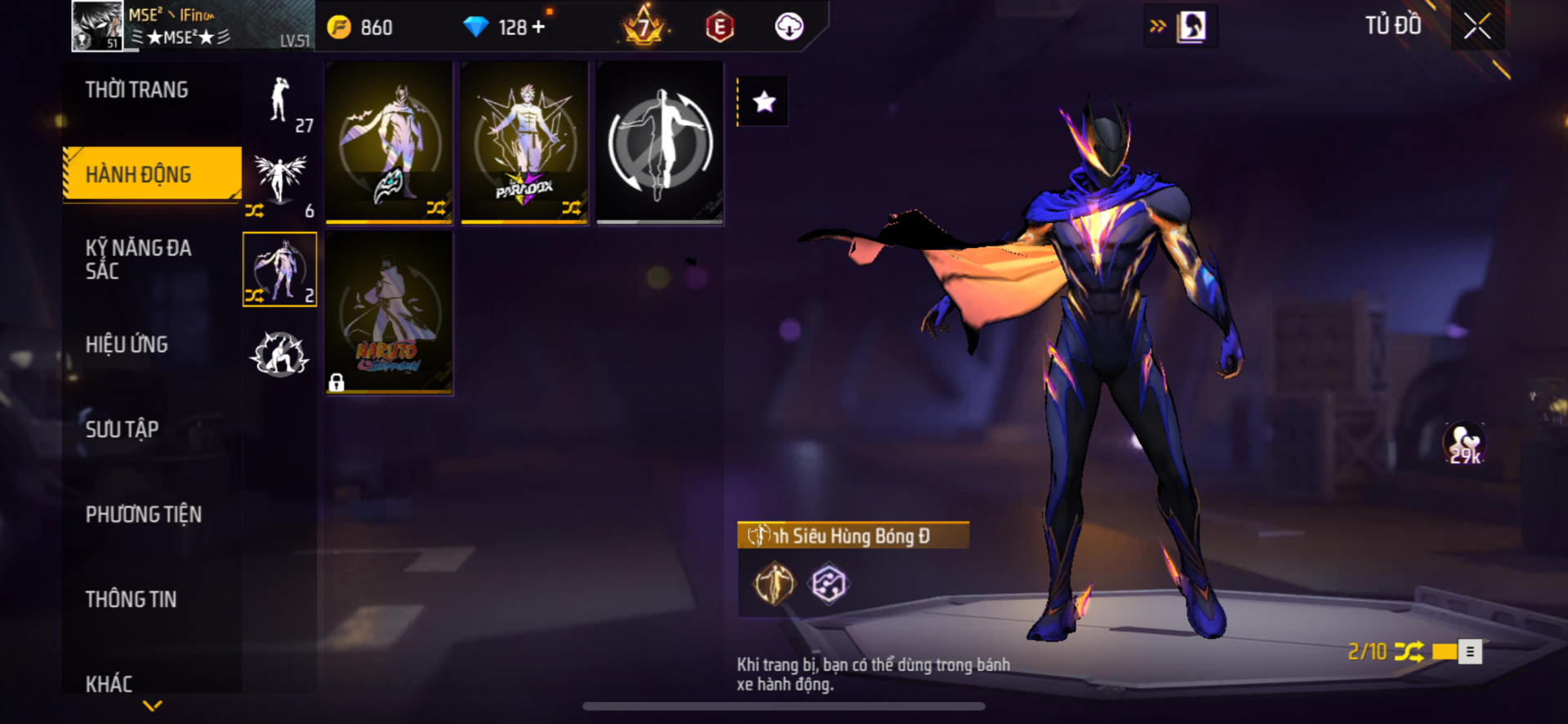Open the Khác category
Screen dimensions: 1568x724
(109, 683)
